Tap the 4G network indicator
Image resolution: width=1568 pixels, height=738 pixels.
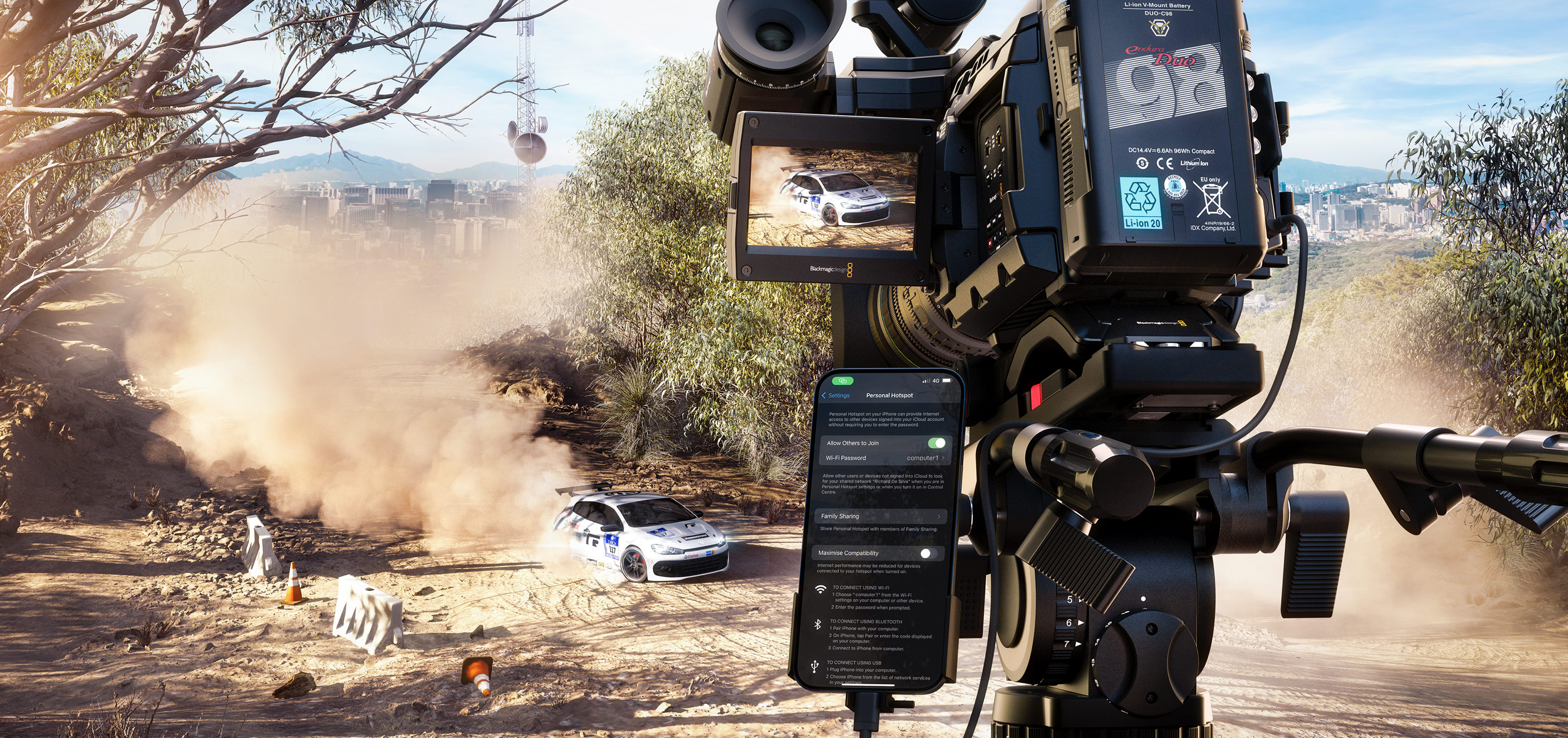pyautogui.click(x=936, y=381)
